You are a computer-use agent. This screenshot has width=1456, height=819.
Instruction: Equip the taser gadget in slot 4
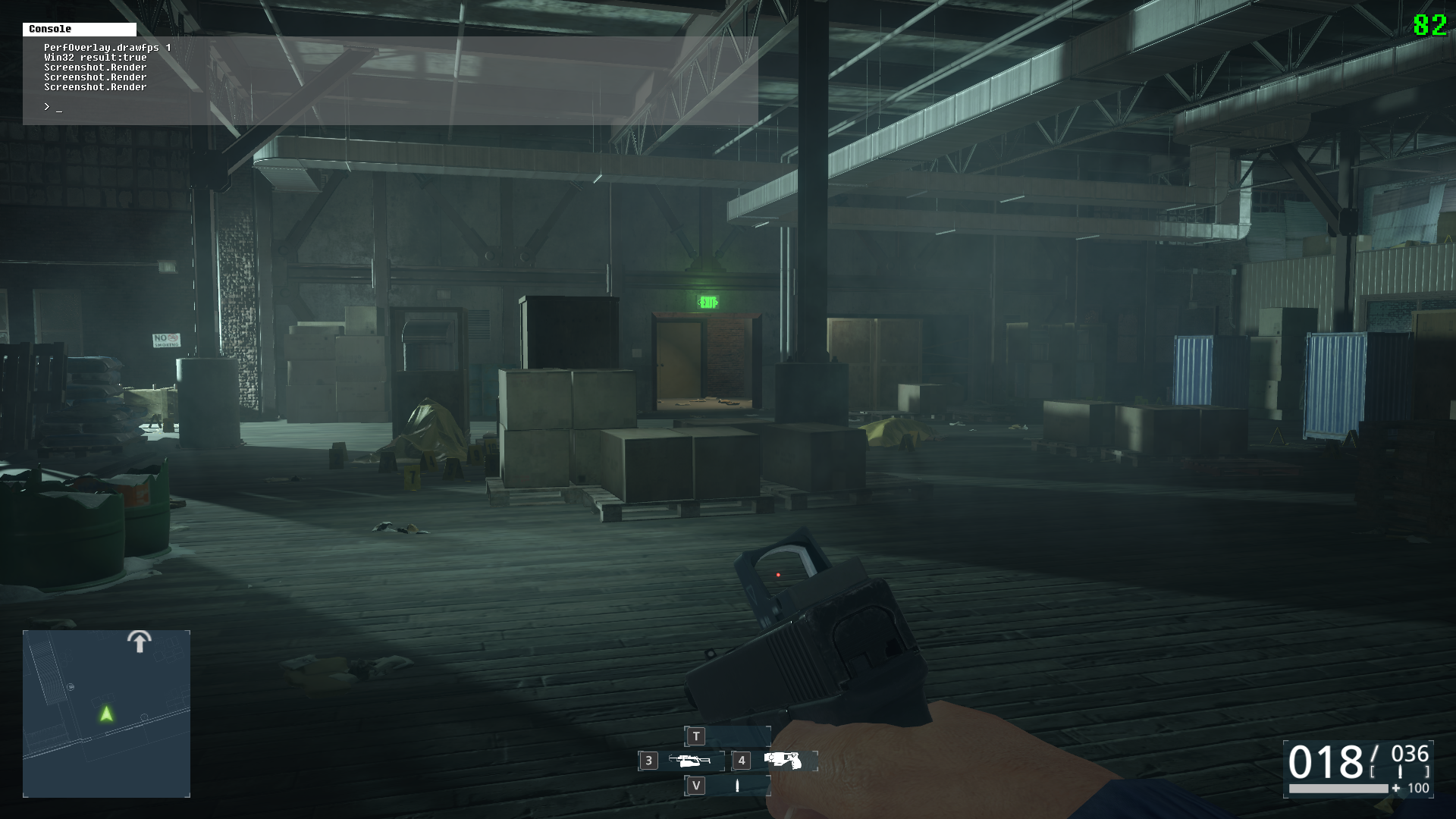[x=783, y=761]
